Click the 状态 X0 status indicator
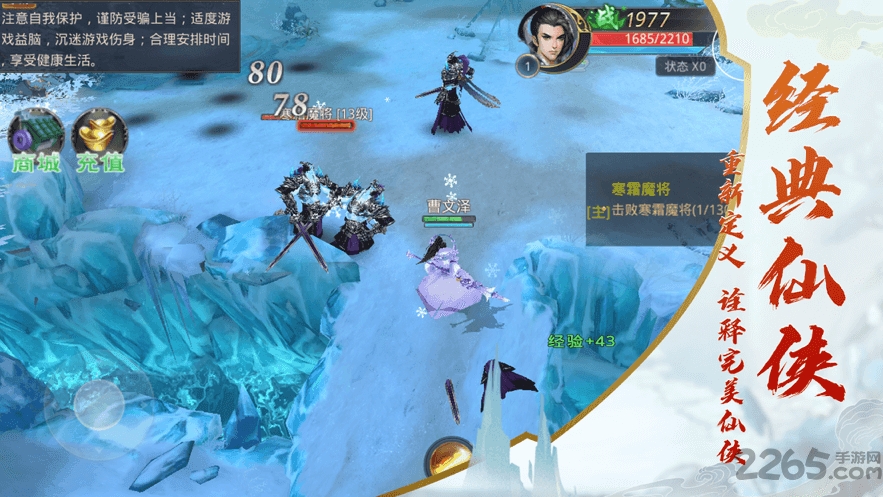 coord(685,67)
